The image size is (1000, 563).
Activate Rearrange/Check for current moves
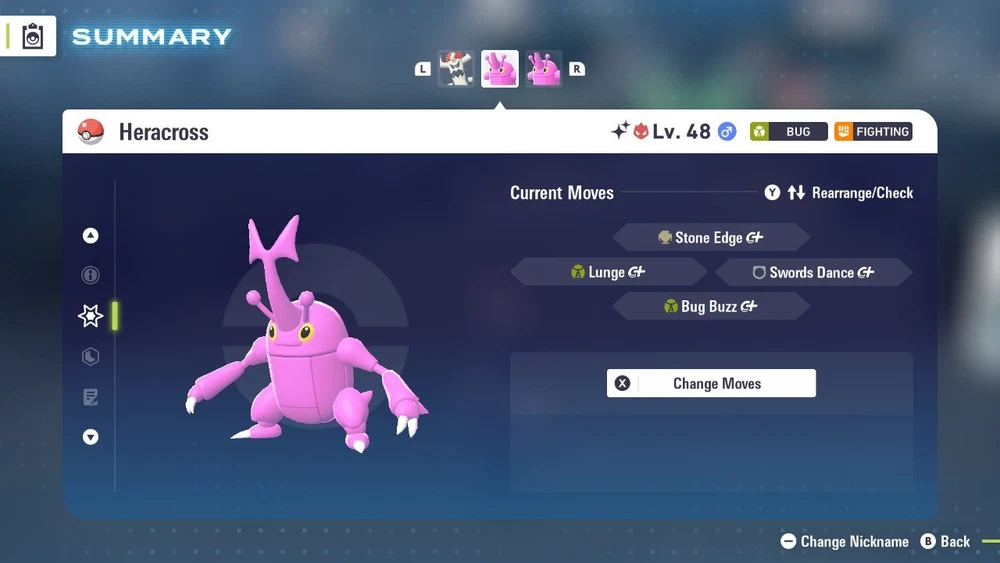pyautogui.click(x=840, y=193)
